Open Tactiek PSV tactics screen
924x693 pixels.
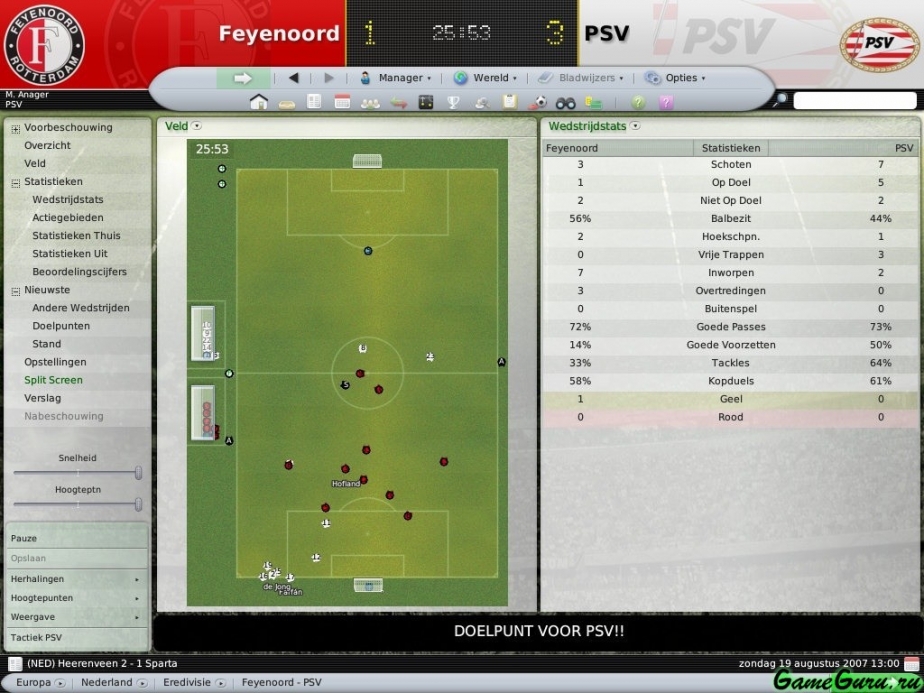pos(37,637)
